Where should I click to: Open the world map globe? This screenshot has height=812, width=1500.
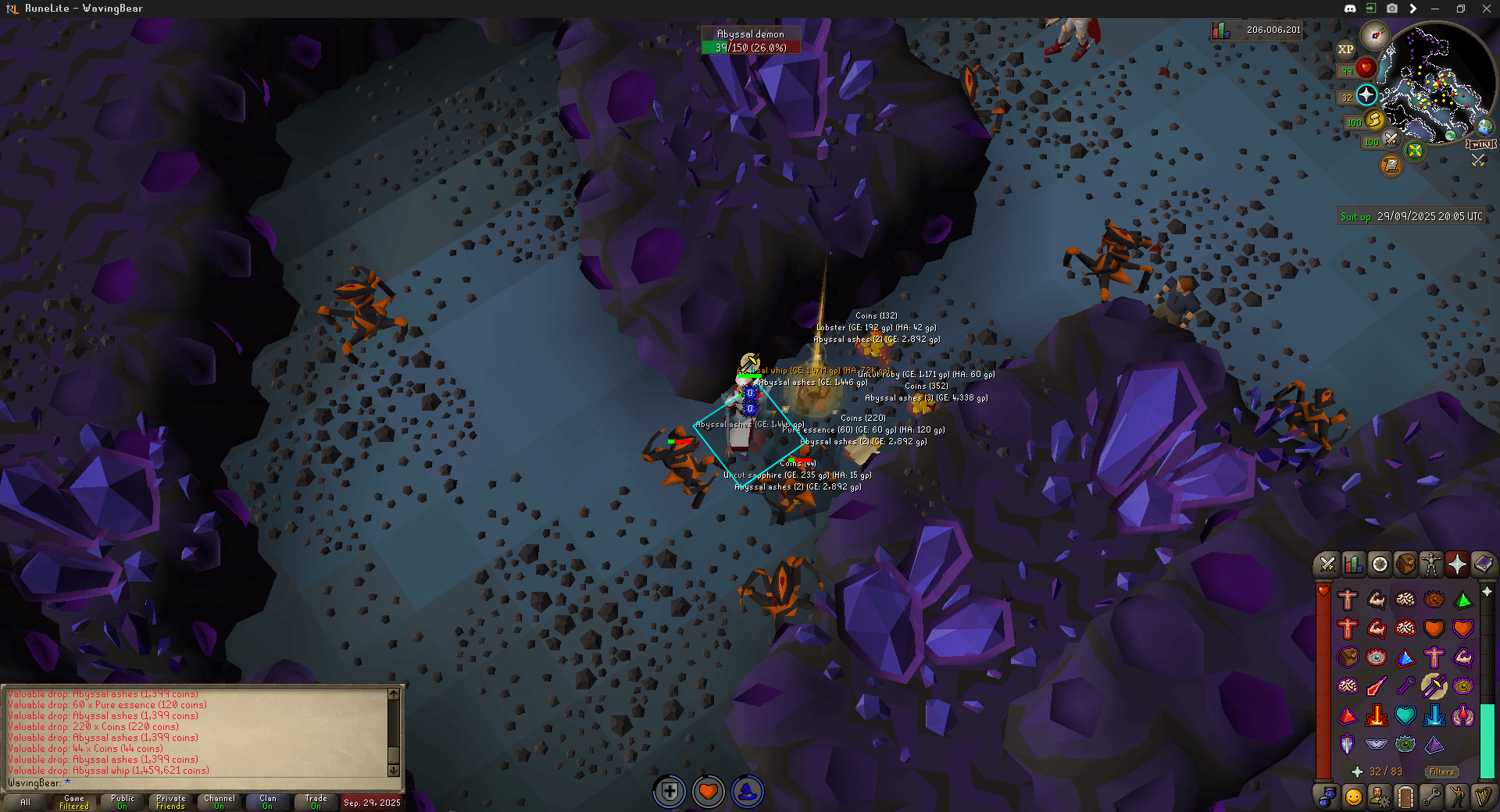(1484, 126)
